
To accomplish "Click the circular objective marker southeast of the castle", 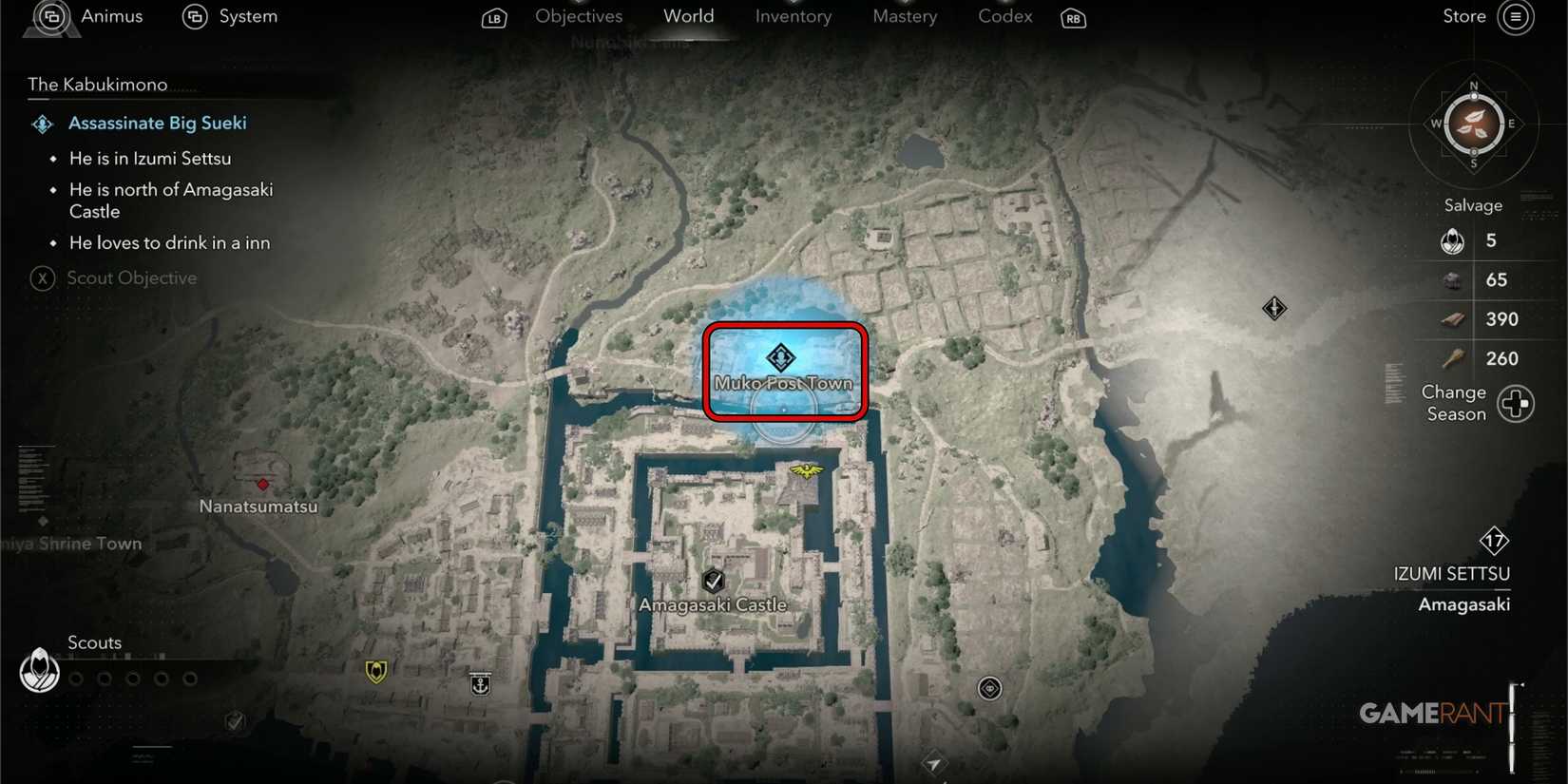I will tap(988, 688).
